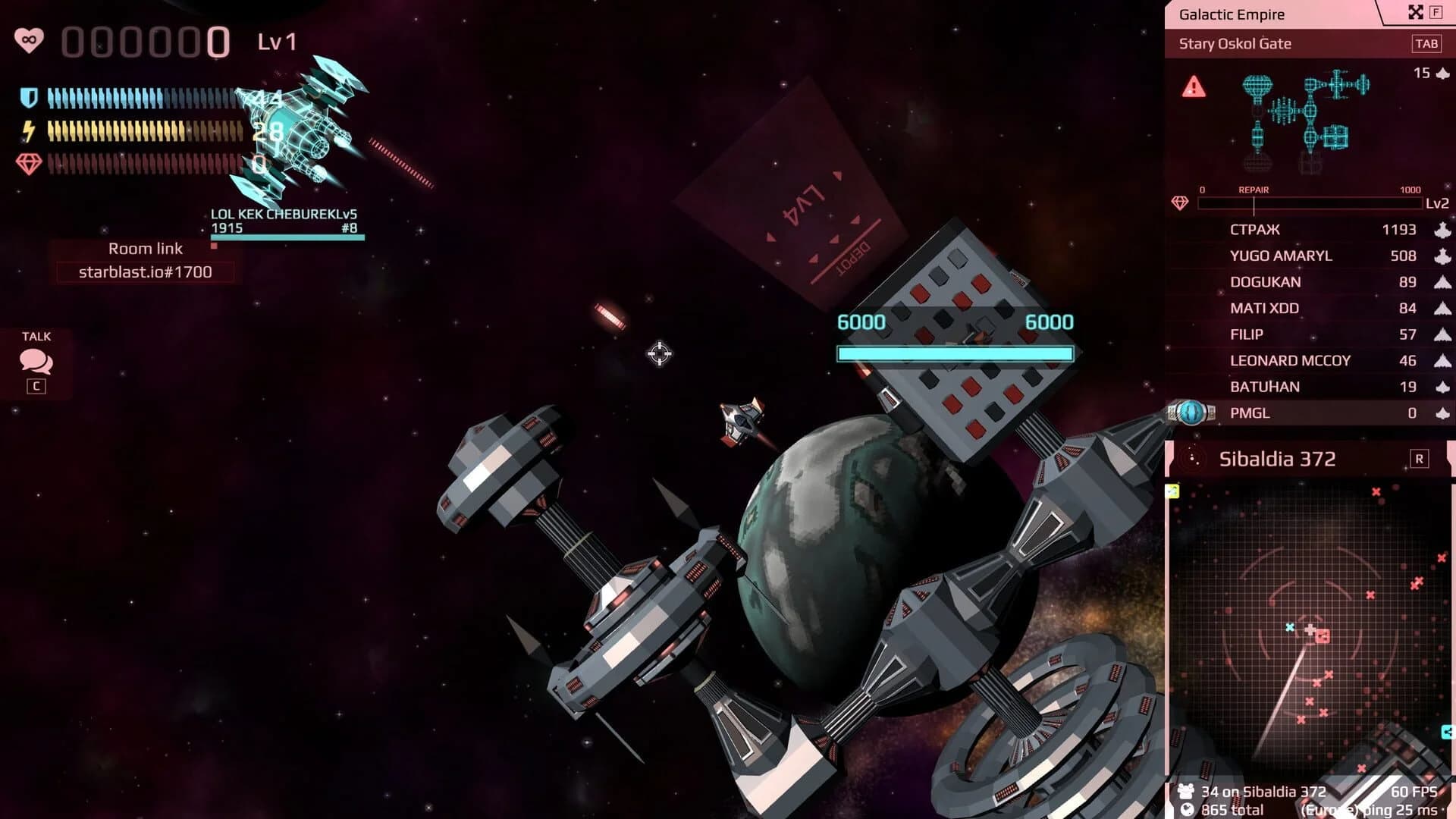Open the room link starblast.io#1700
Viewport: 1456px width, 819px height.
145,271
